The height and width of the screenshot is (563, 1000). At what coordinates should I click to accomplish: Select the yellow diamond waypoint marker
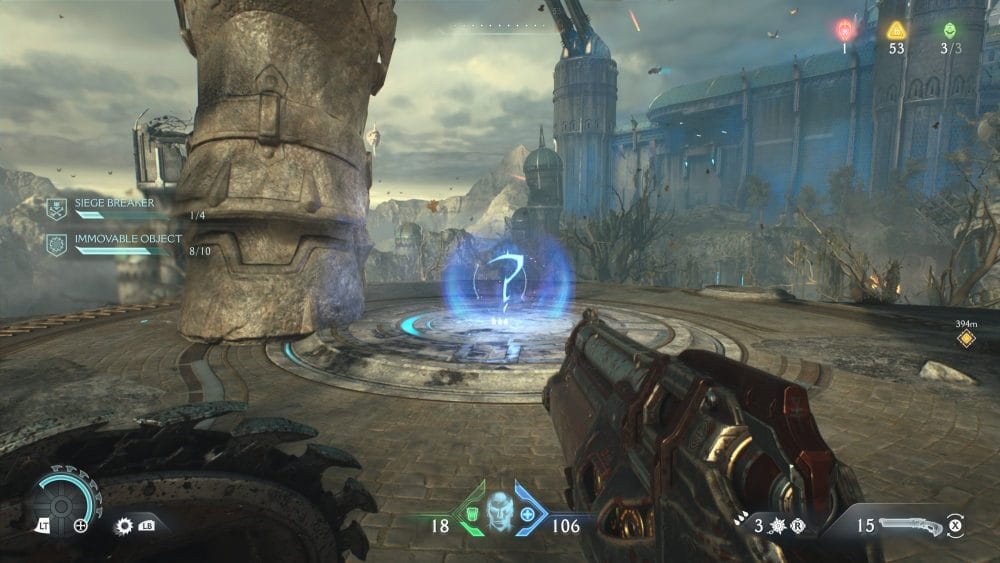click(965, 339)
